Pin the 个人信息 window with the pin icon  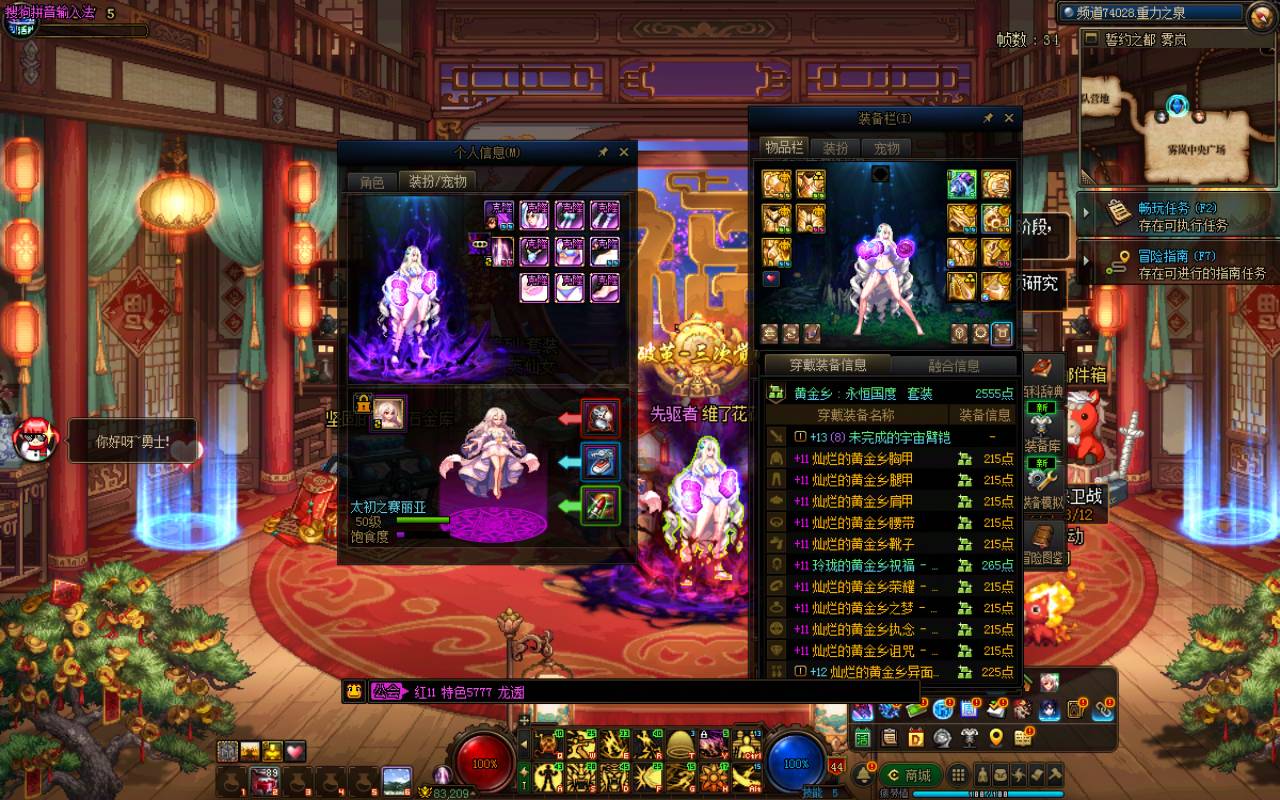(603, 152)
